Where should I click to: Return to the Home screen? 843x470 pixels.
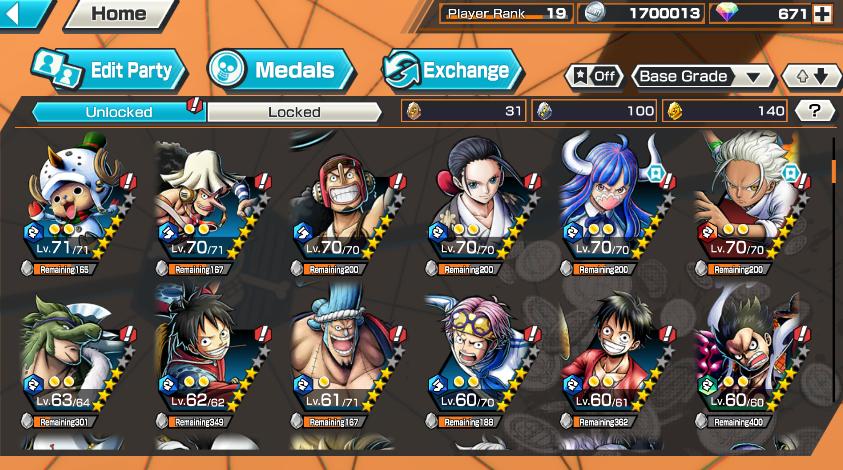point(118,14)
